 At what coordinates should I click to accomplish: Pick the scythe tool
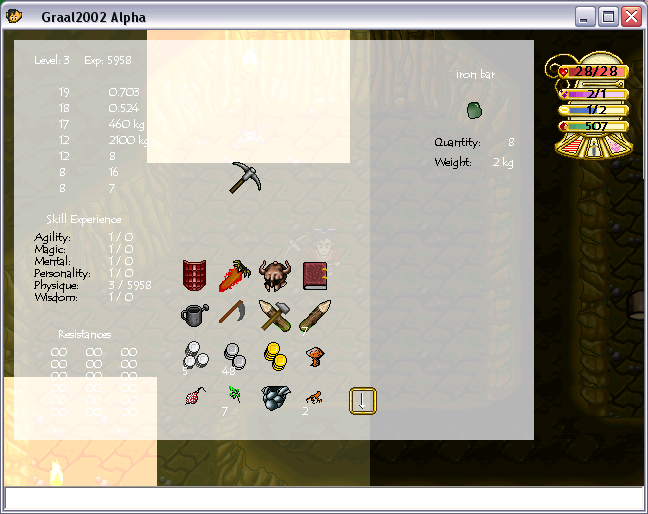pos(233,315)
